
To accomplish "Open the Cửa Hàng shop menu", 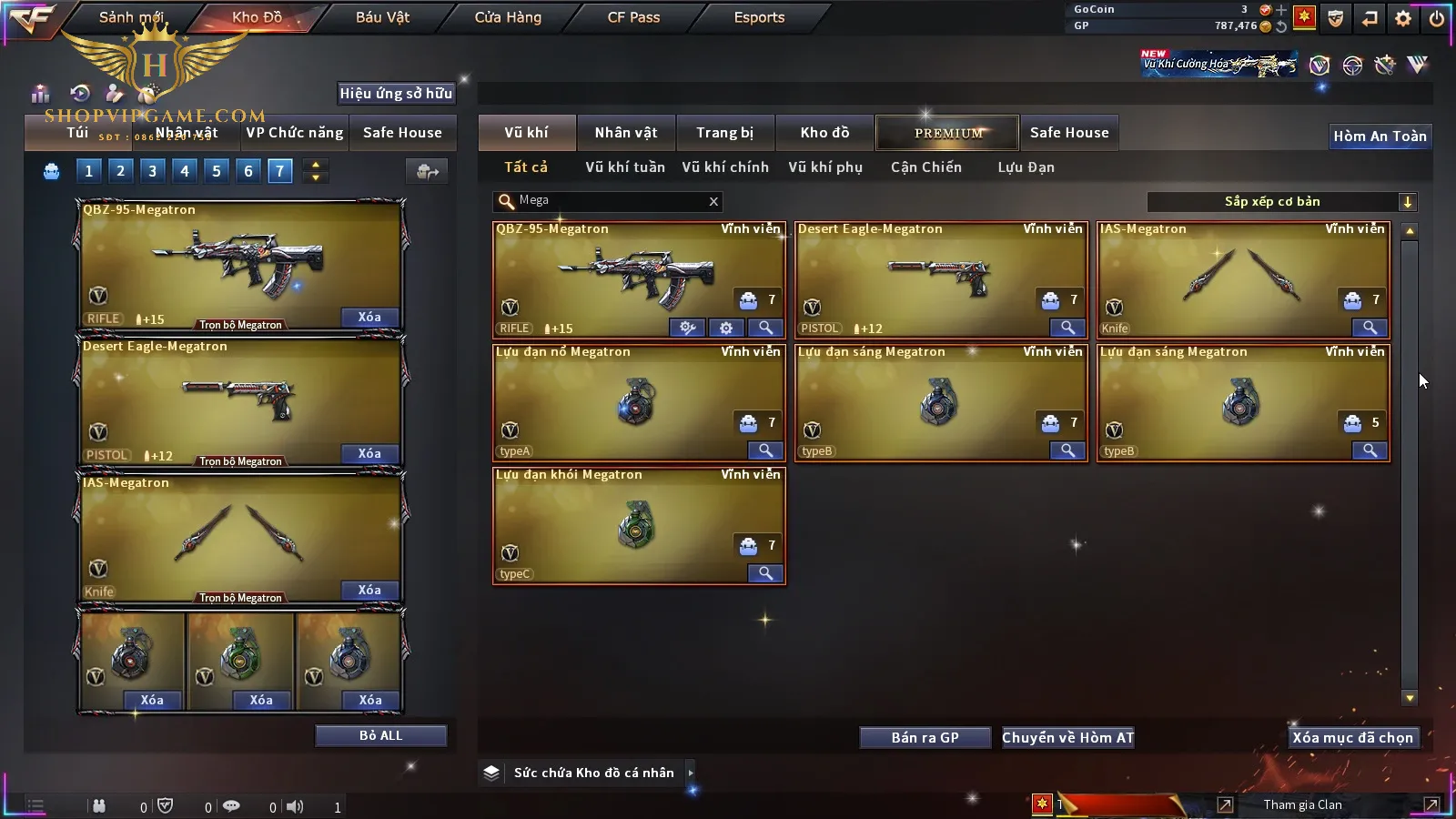I will point(508,17).
